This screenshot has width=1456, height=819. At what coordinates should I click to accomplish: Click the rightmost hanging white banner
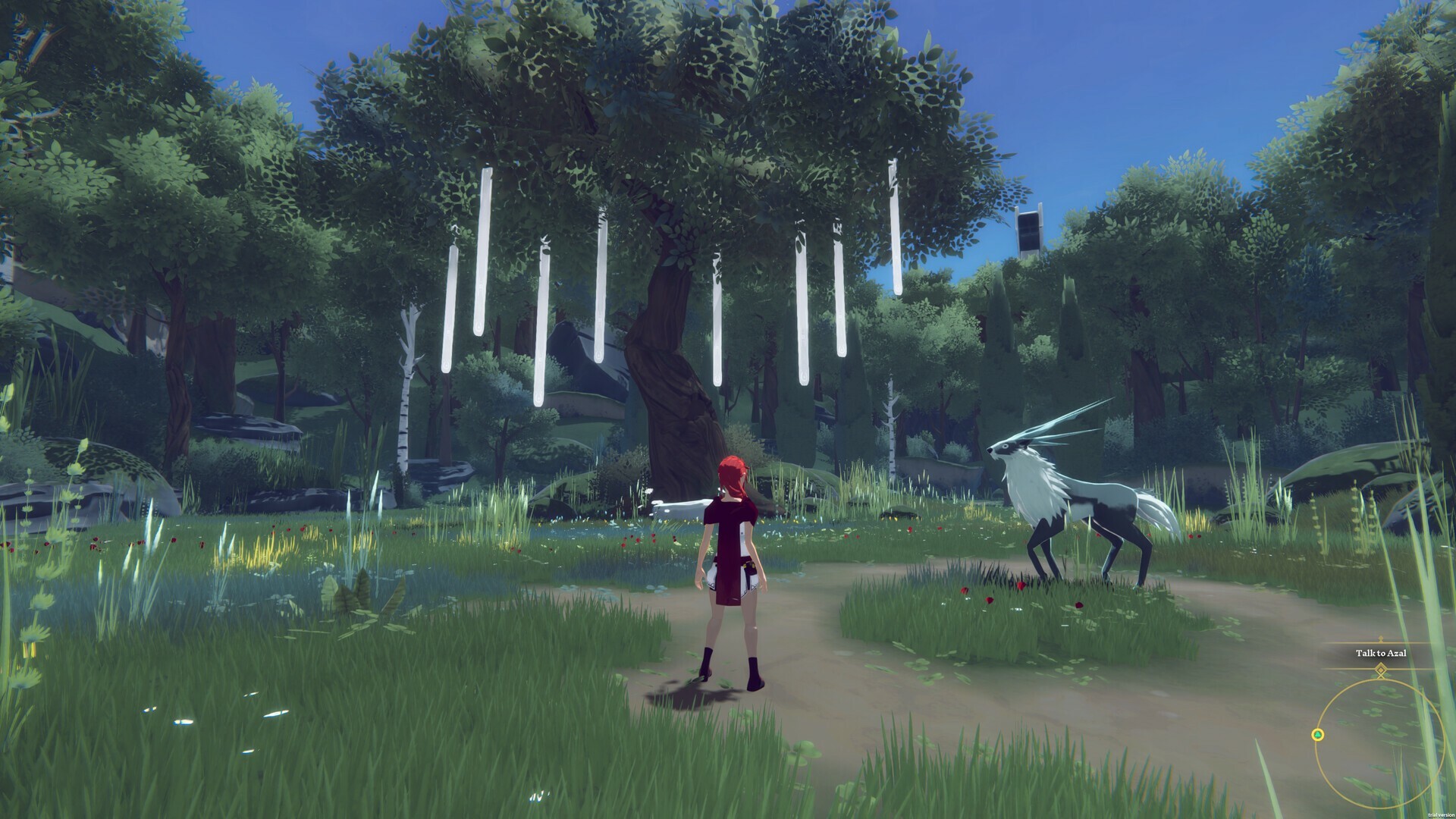[895, 227]
